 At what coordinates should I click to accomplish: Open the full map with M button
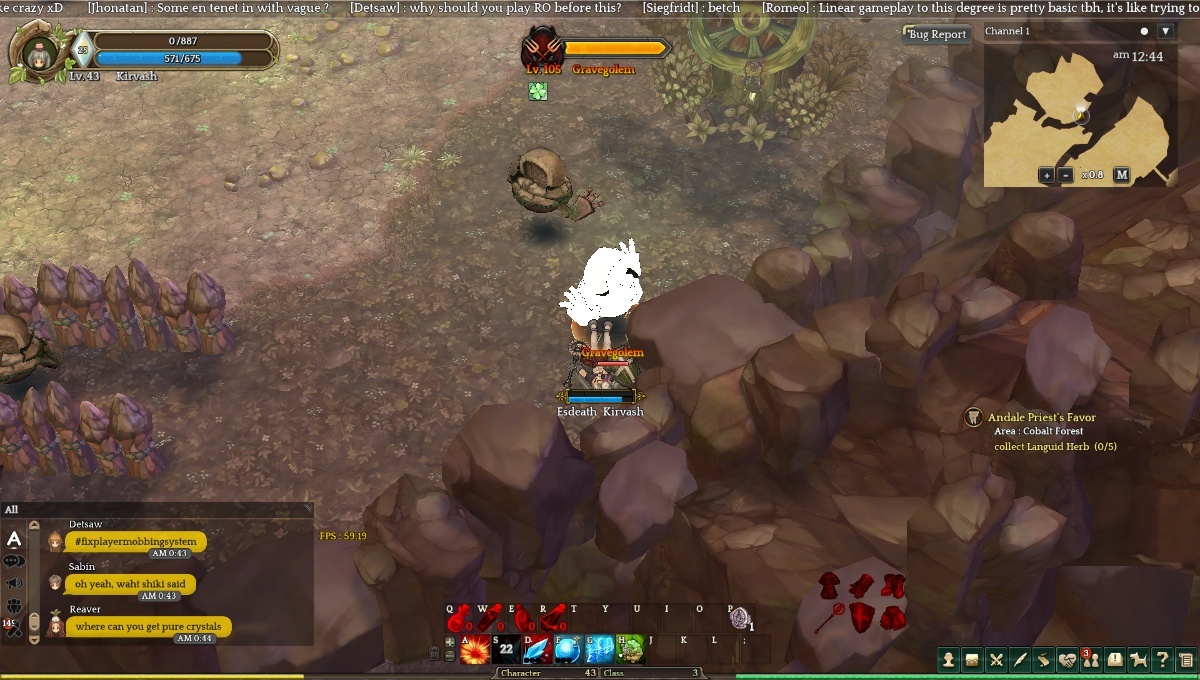1122,175
